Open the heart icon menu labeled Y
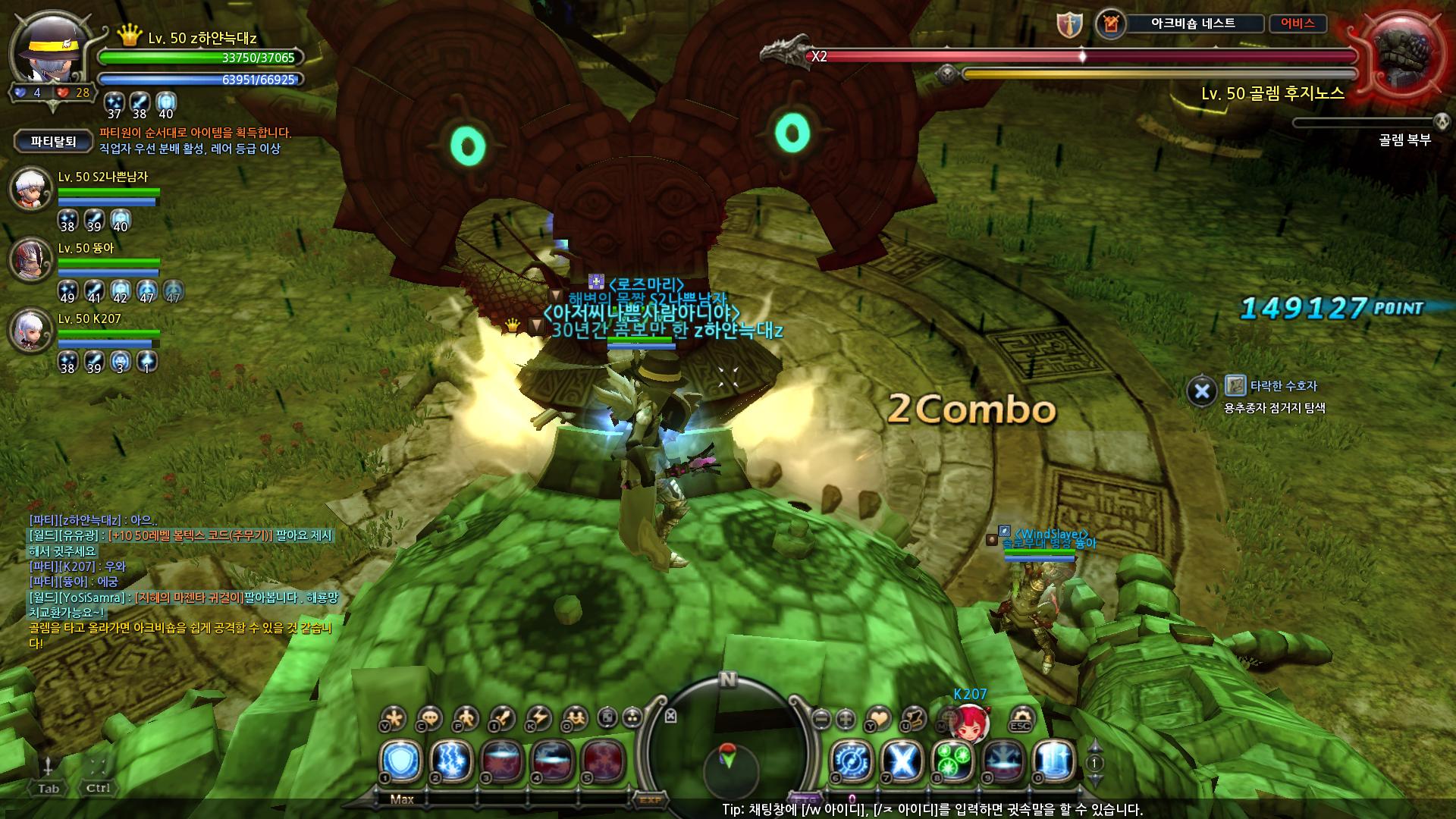 click(879, 717)
